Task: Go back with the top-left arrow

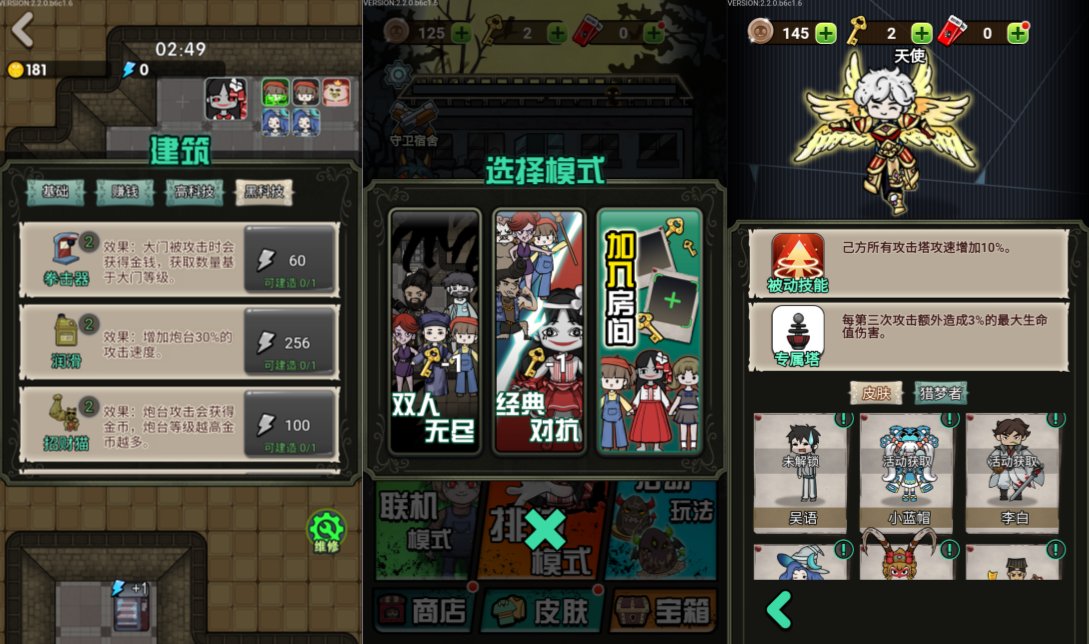Action: (x=22, y=31)
